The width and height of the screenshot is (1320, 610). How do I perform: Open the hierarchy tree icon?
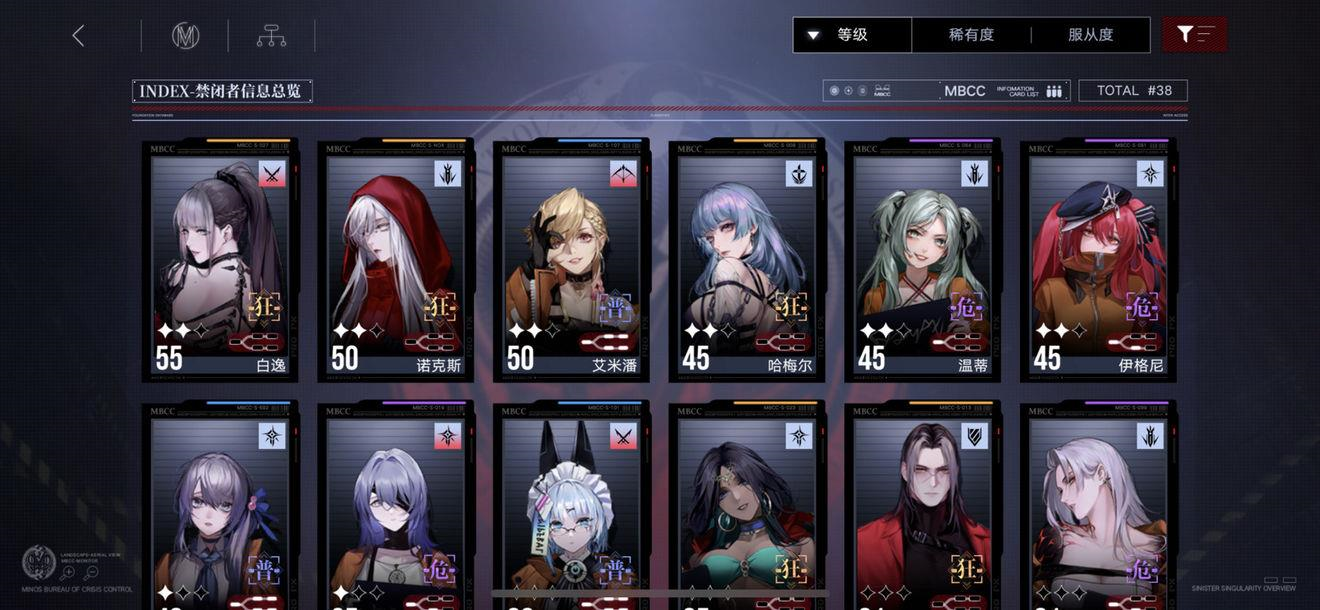coord(271,36)
